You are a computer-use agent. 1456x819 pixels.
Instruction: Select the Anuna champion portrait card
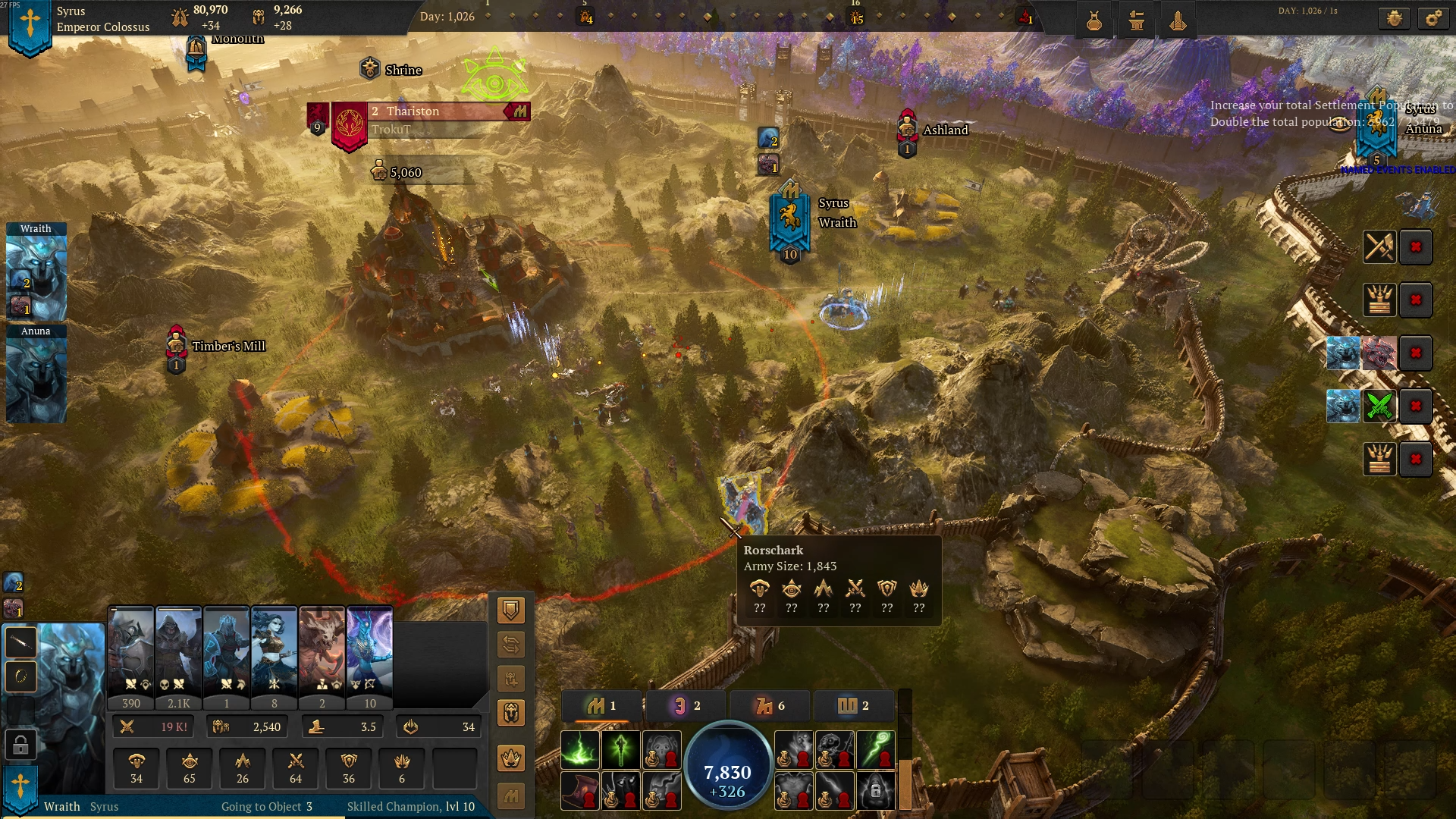[x=36, y=374]
